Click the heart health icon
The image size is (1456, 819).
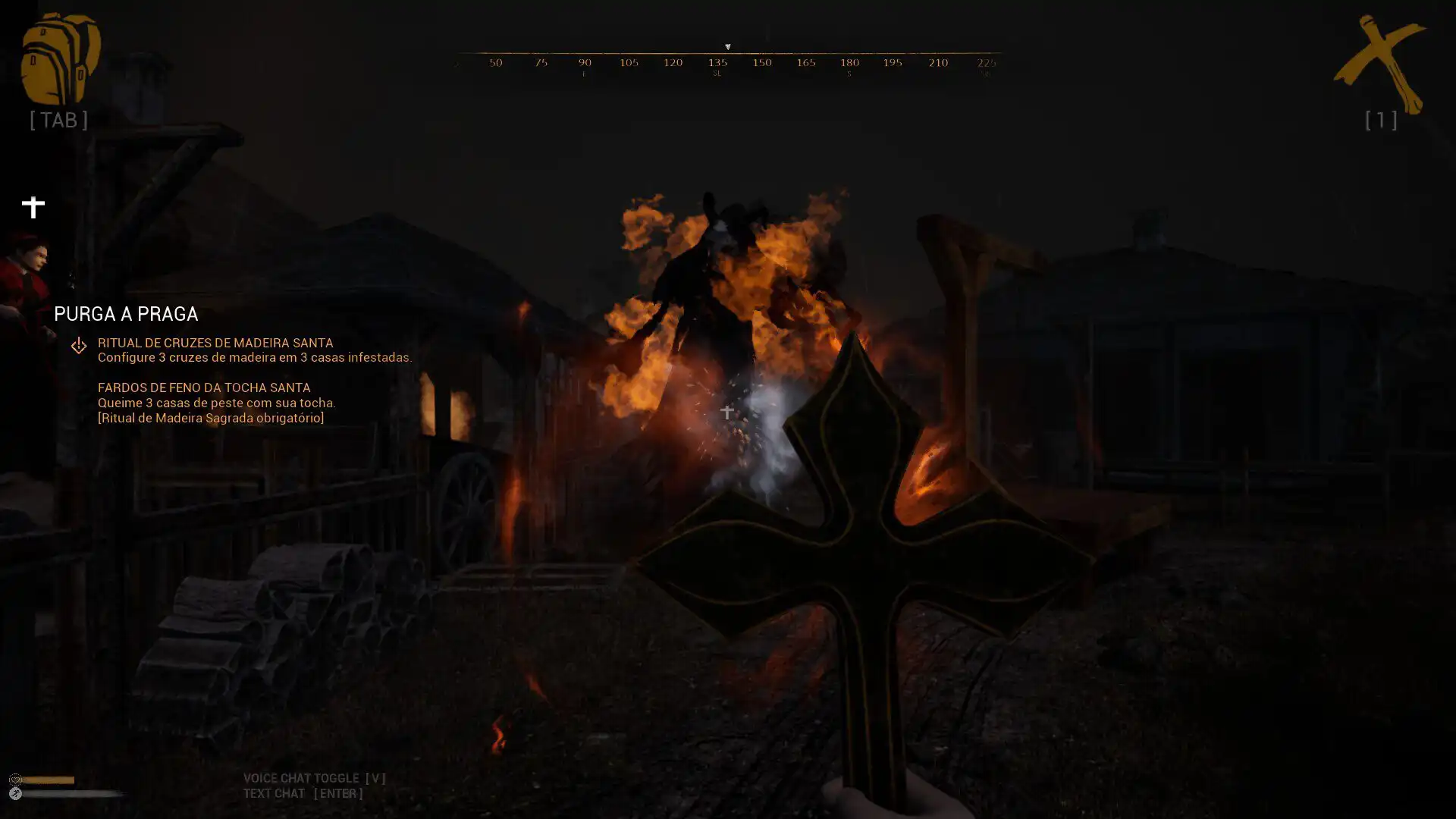[x=16, y=780]
